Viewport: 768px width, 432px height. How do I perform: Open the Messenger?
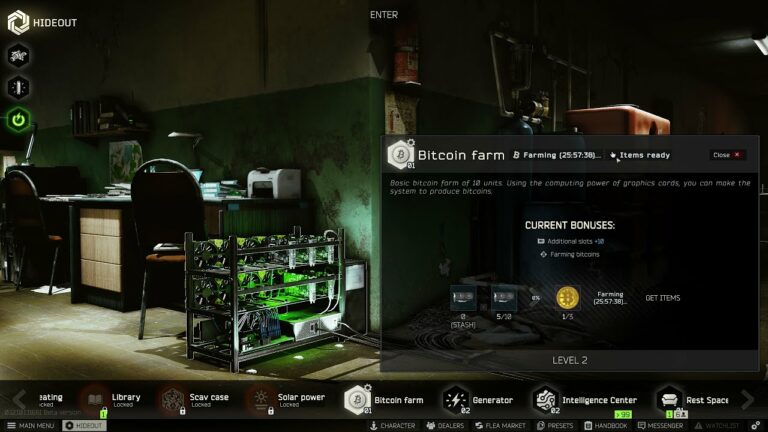tap(659, 426)
